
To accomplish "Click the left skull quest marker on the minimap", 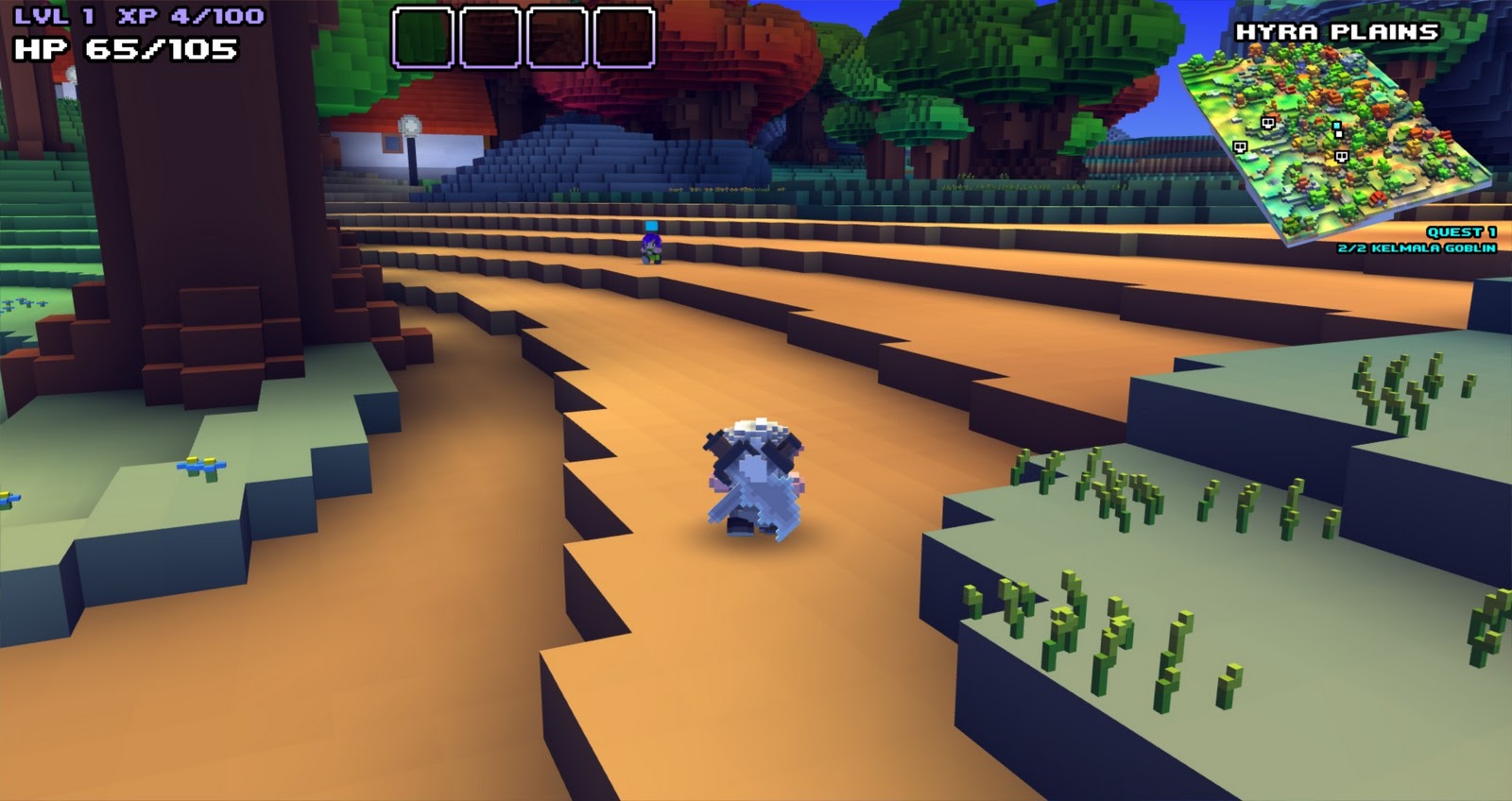I will coord(1241,147).
